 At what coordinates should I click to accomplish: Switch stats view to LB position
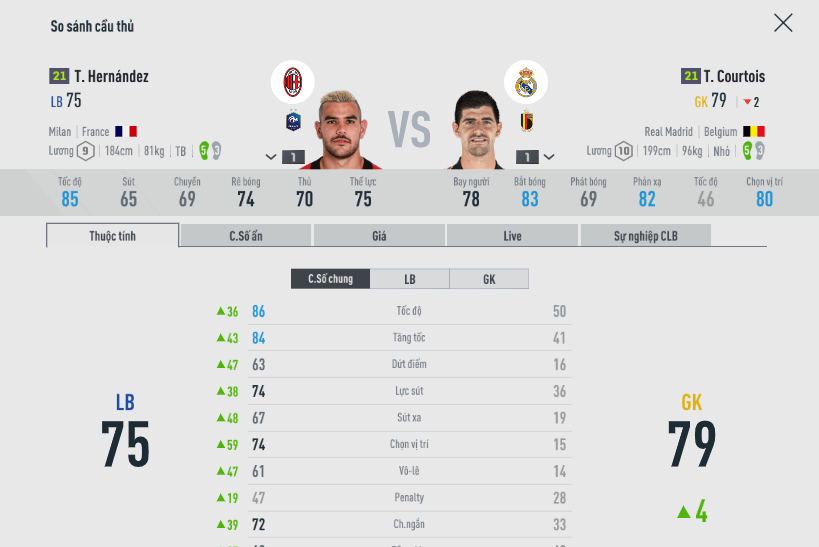coord(410,279)
